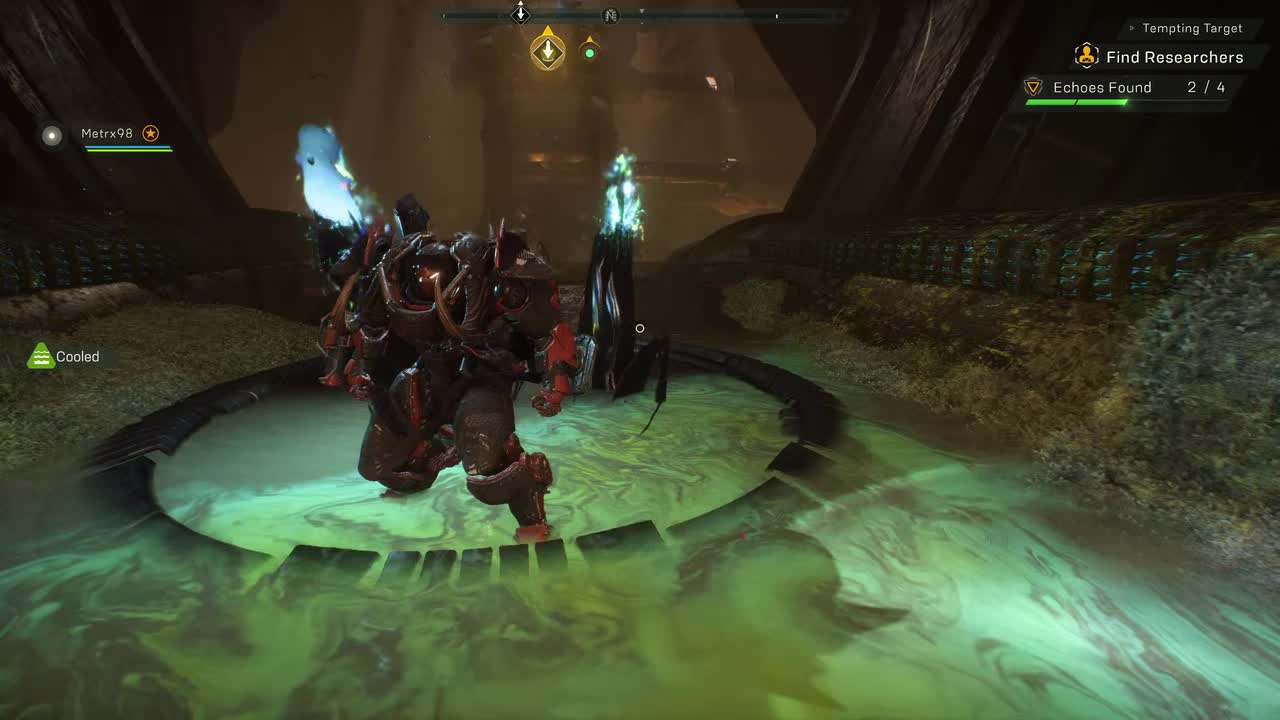
Task: Click the yellow objective waypoint marker
Action: pos(547,51)
